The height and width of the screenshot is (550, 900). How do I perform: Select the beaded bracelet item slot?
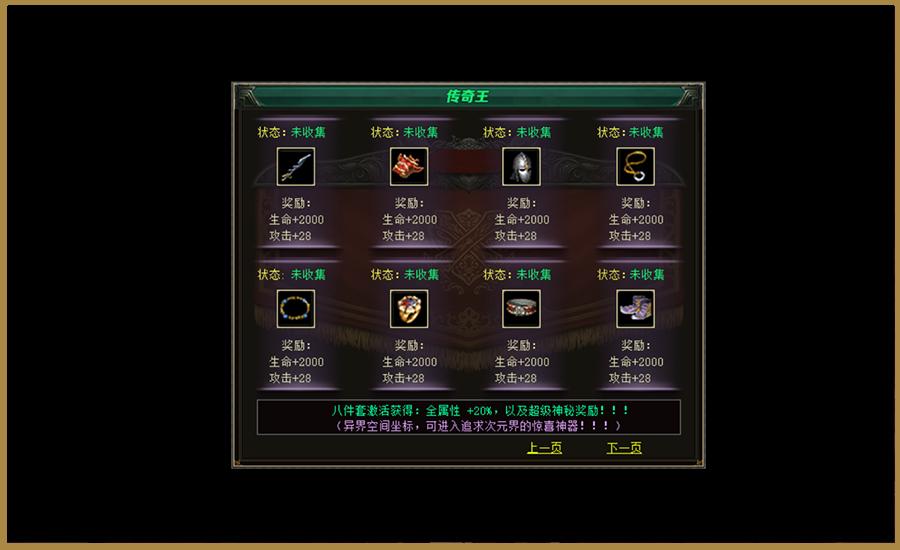pyautogui.click(x=296, y=308)
